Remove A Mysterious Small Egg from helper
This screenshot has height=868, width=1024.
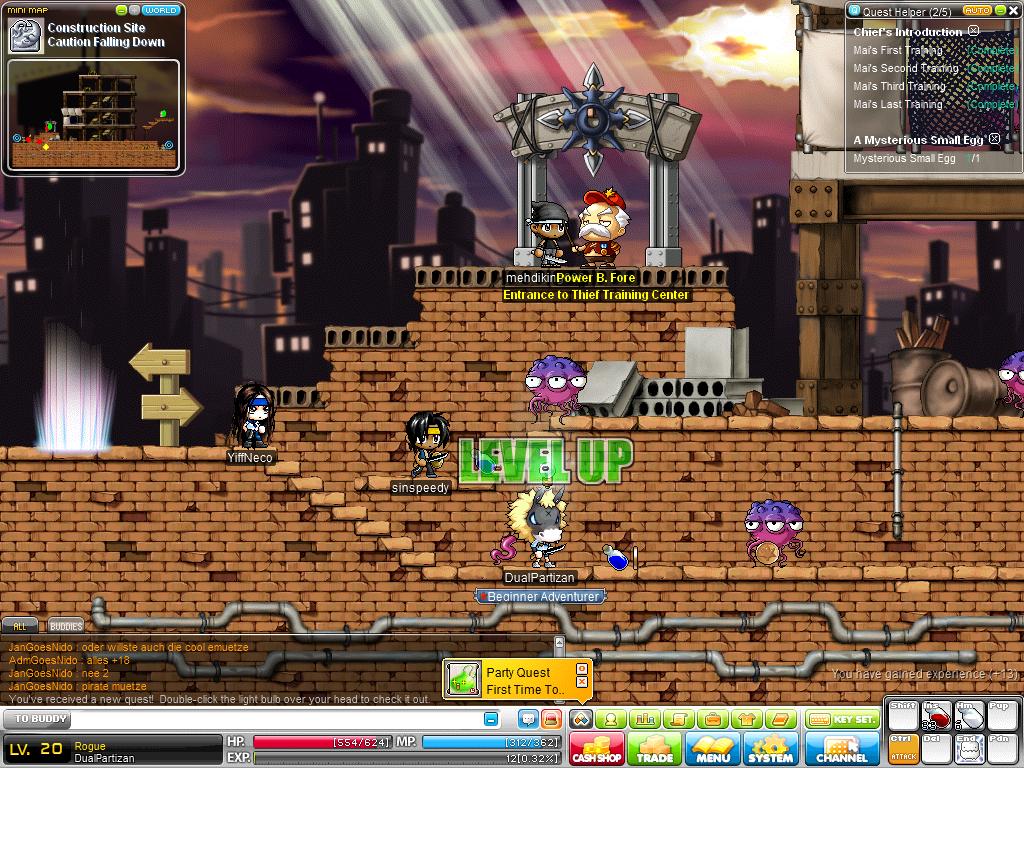(995, 140)
